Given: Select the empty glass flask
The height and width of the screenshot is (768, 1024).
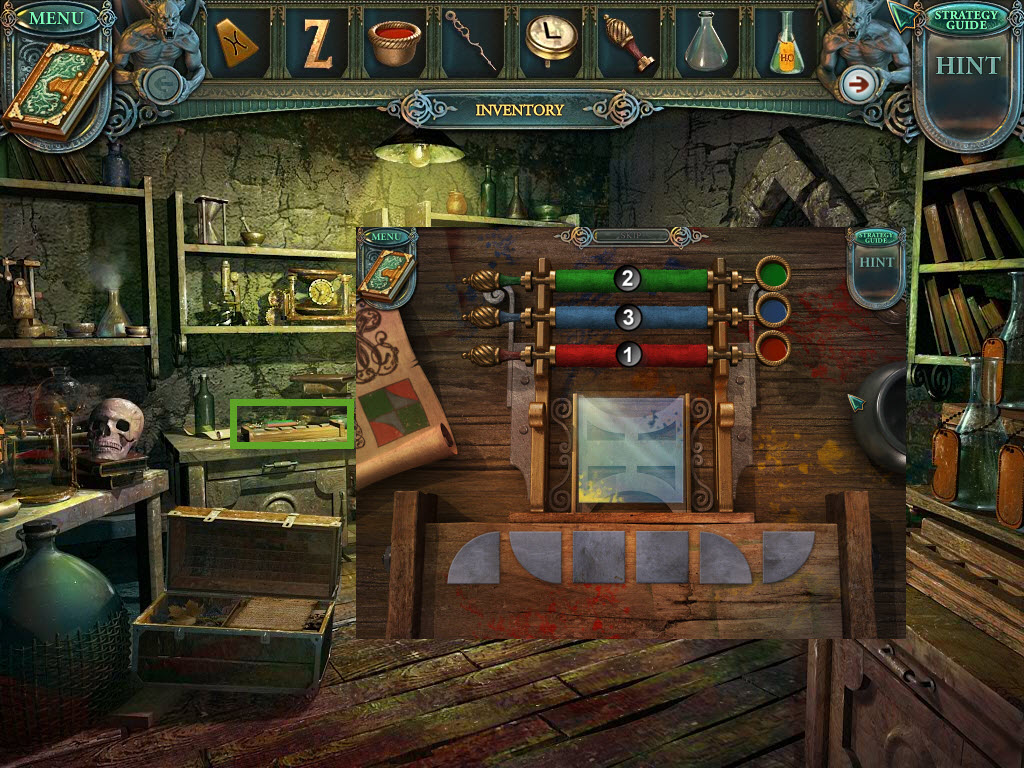Looking at the screenshot, I should [705, 42].
